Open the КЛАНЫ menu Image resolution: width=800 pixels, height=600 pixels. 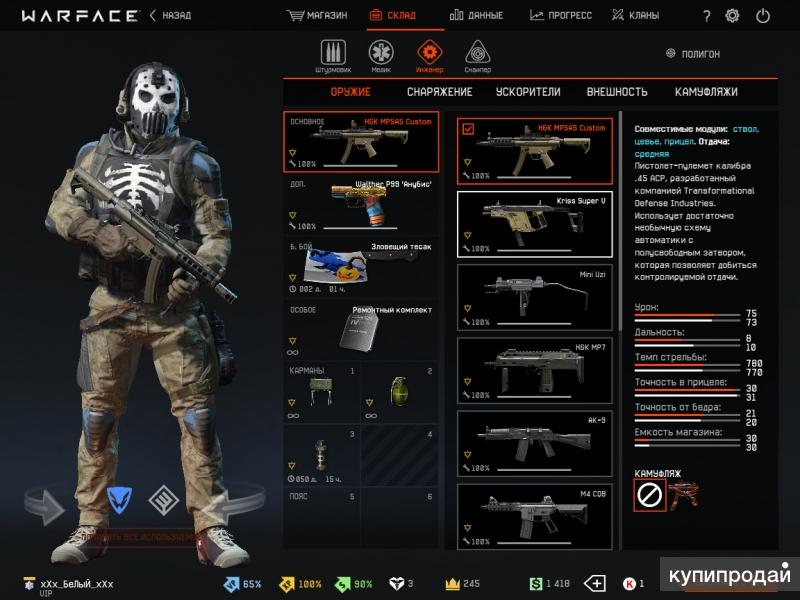click(x=636, y=16)
